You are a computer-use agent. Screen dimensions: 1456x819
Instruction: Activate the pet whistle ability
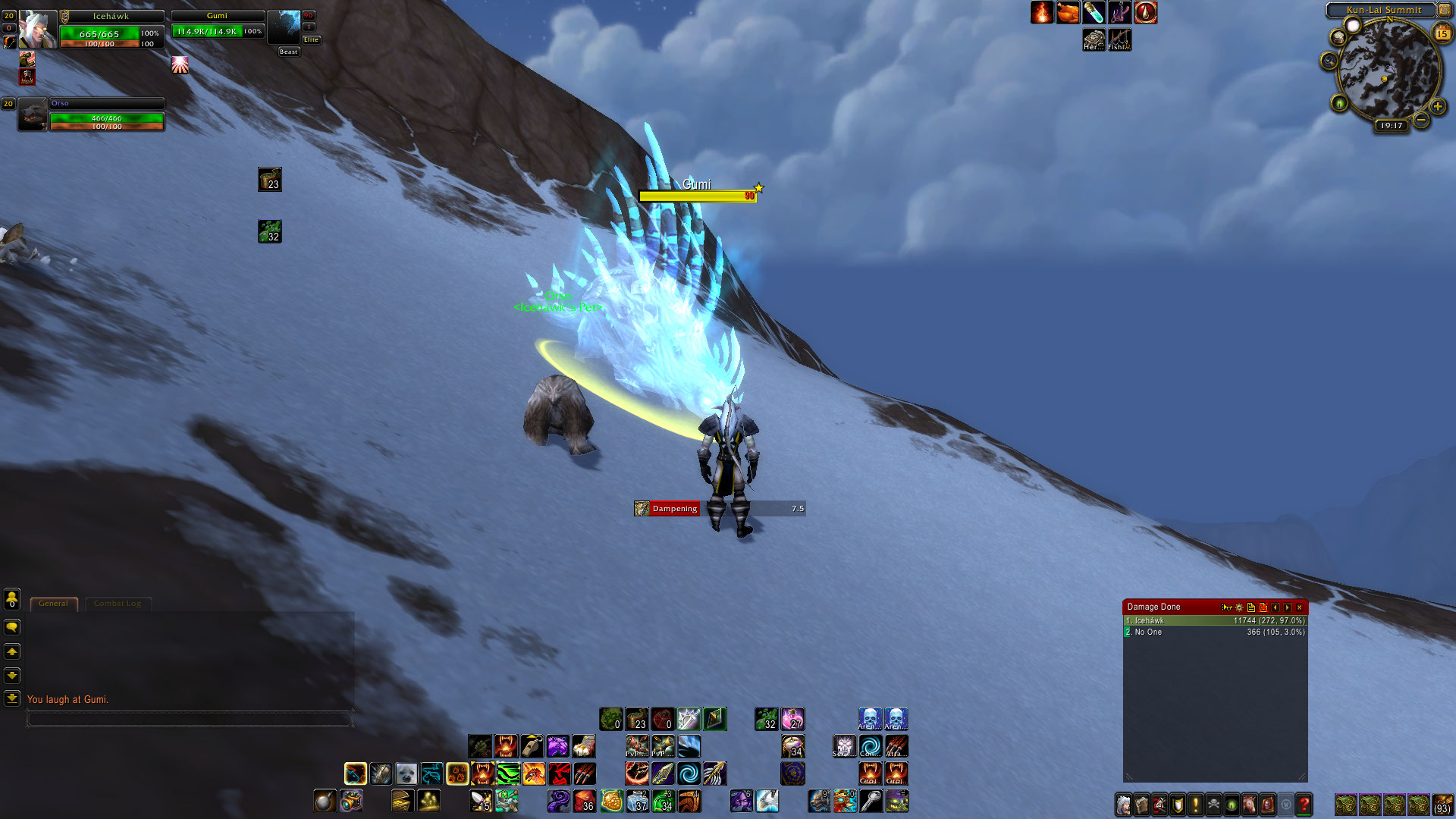coord(532,746)
